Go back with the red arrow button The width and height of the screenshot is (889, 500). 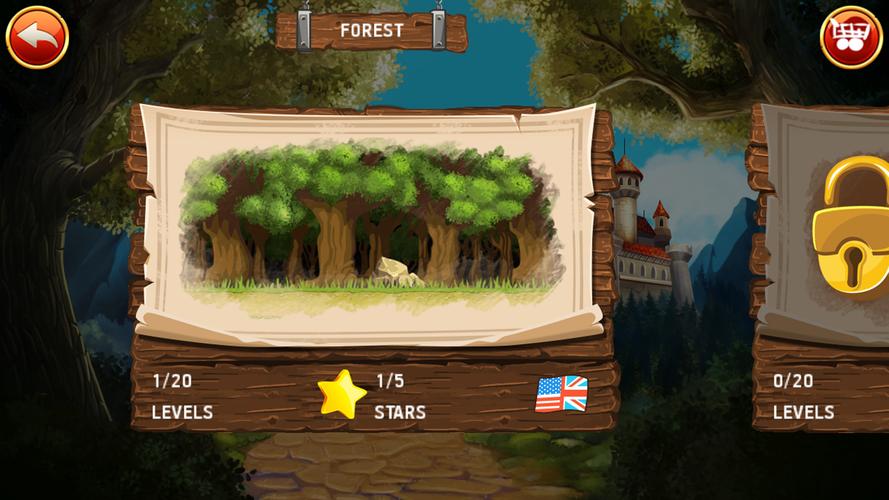coord(37,37)
